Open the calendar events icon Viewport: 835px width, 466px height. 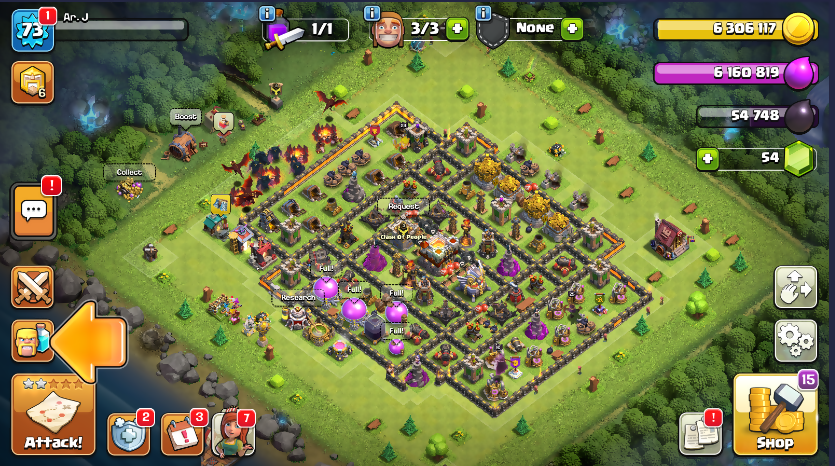[182, 433]
